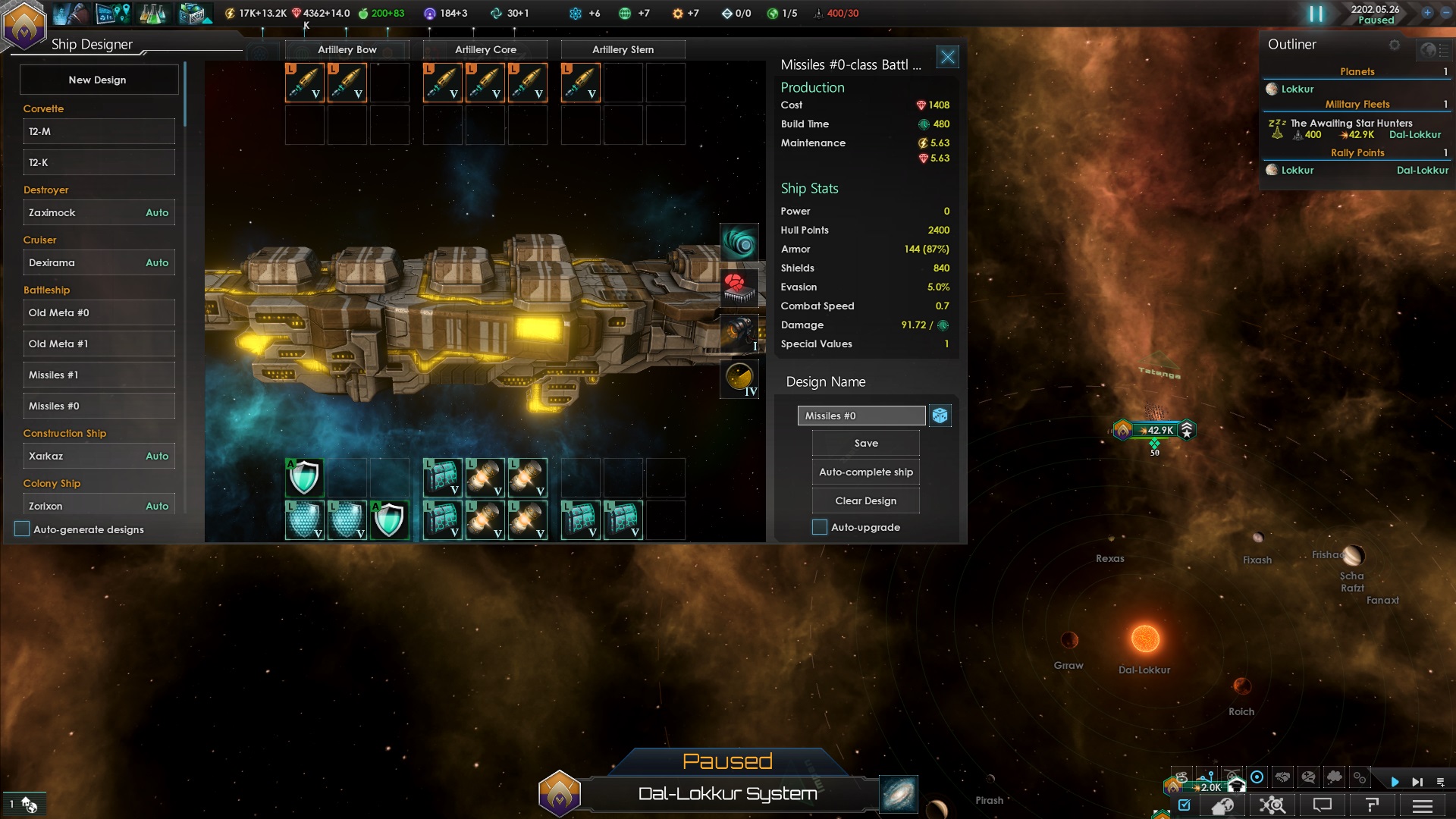Switch to the Artillery Stern tab
This screenshot has width=1456, height=819.
[x=622, y=49]
